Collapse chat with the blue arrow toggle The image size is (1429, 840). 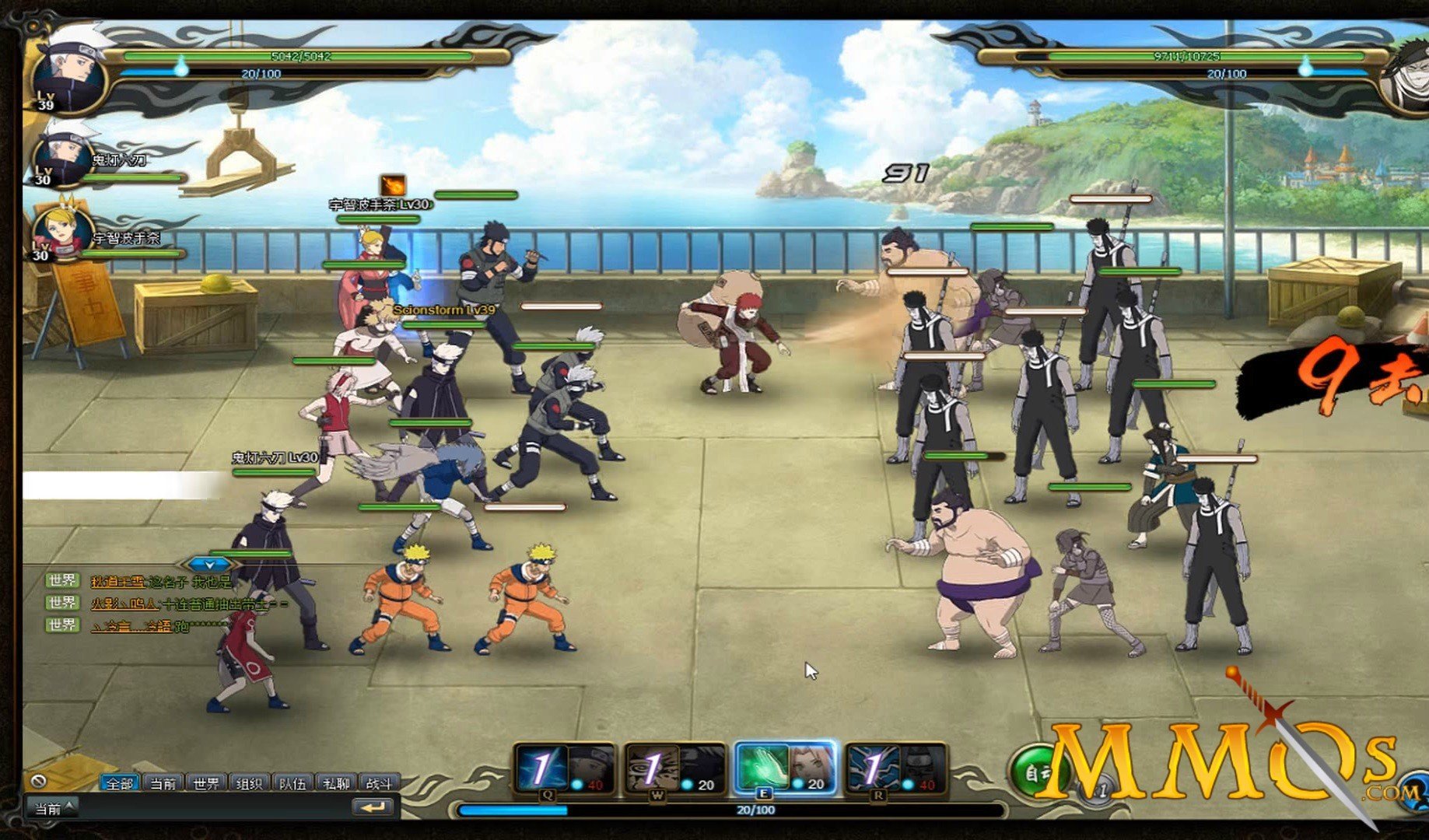[x=209, y=564]
